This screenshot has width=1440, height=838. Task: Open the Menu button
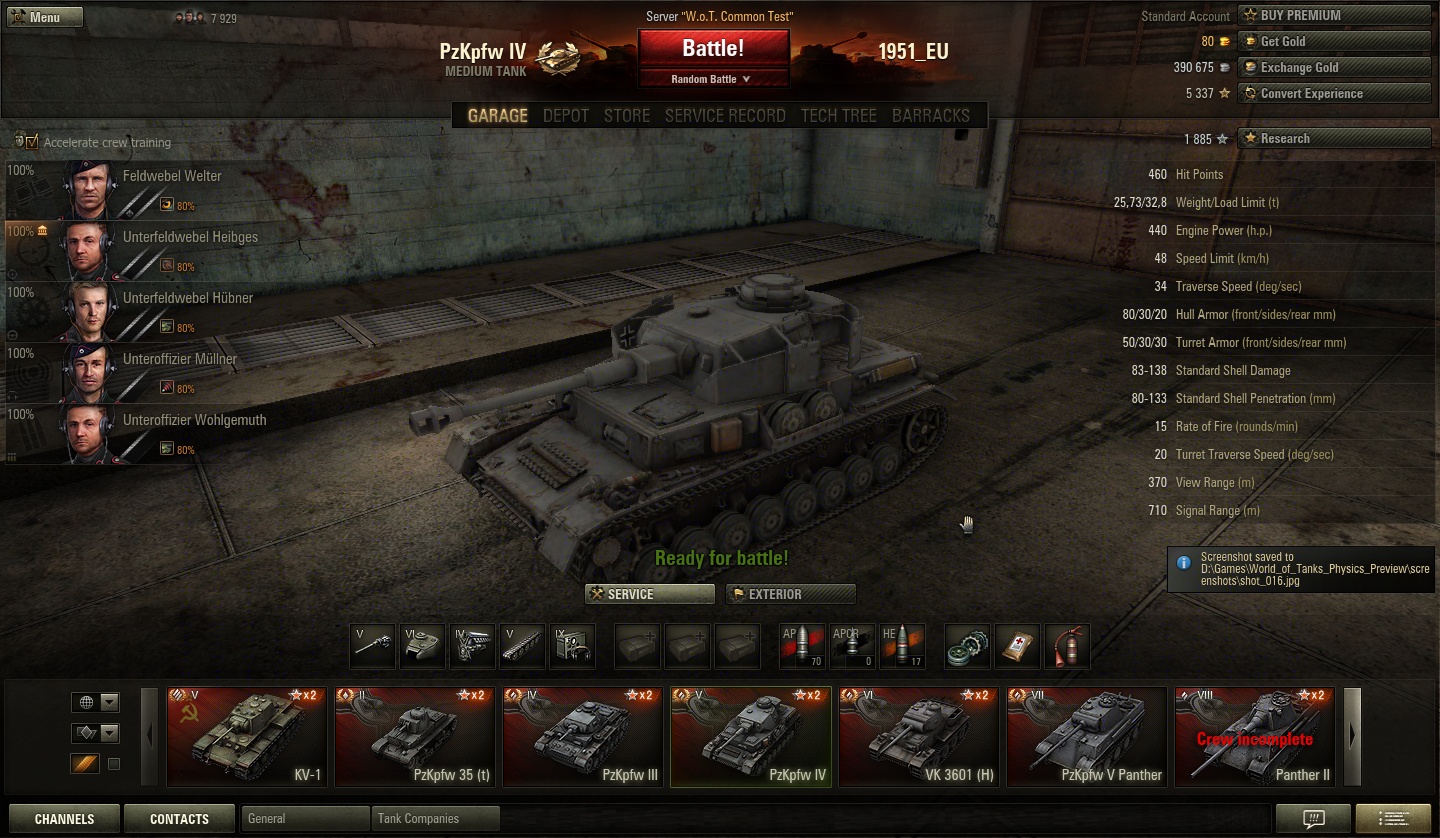[x=44, y=17]
